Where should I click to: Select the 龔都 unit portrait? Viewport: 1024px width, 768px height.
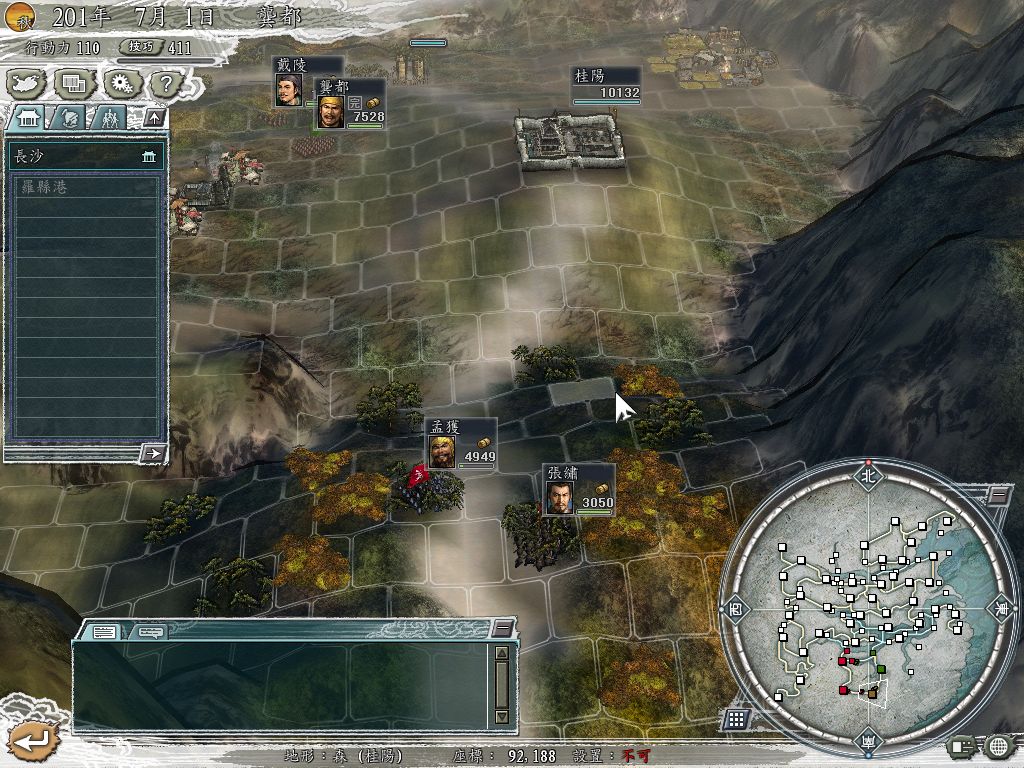(x=331, y=112)
